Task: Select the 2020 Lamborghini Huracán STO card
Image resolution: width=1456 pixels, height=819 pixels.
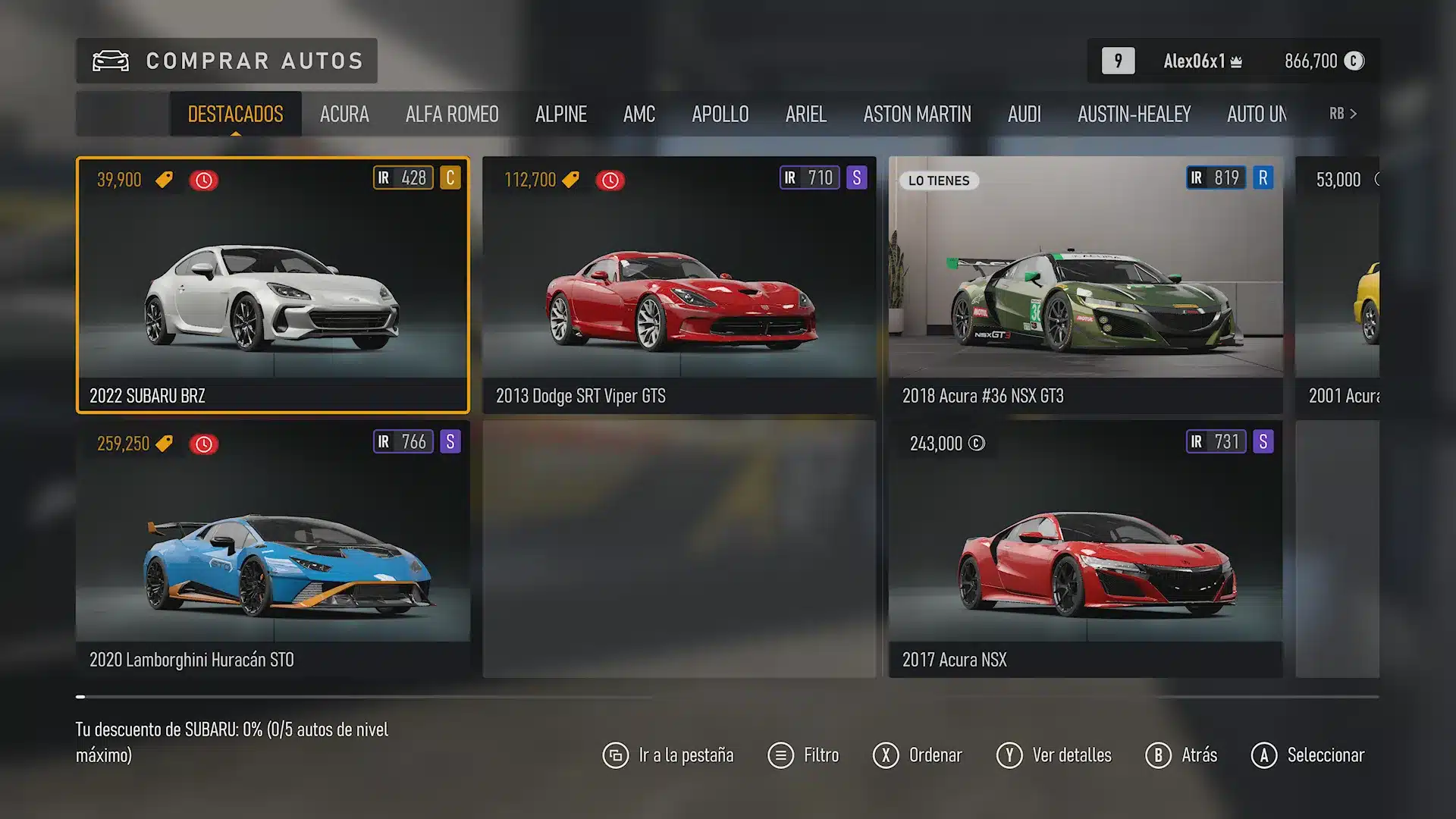Action: point(273,549)
